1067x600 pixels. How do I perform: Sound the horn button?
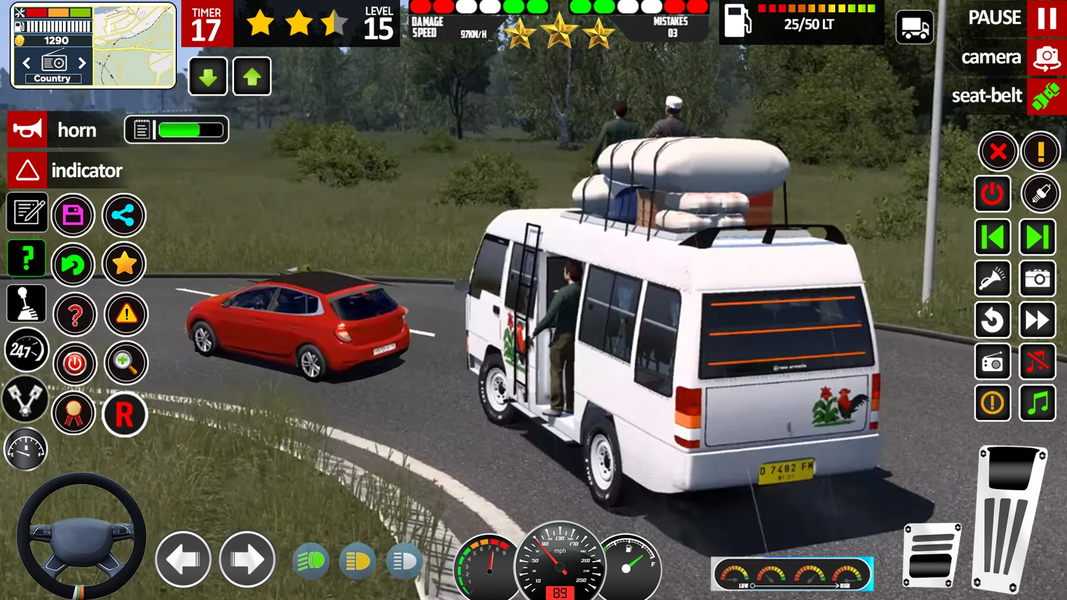tap(26, 130)
